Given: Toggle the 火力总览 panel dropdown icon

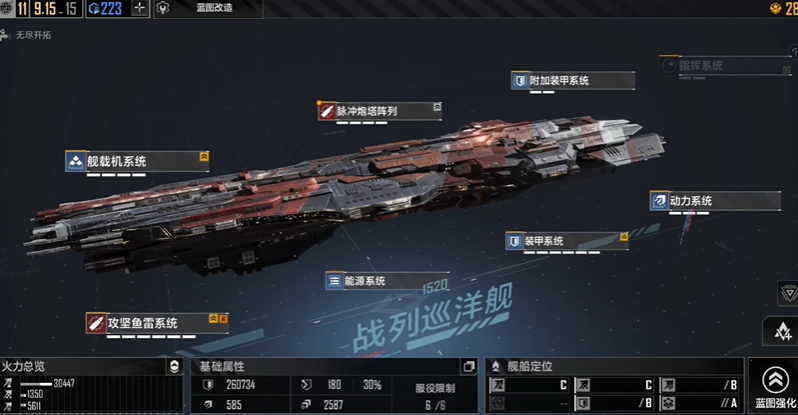Looking at the screenshot, I should [x=174, y=367].
